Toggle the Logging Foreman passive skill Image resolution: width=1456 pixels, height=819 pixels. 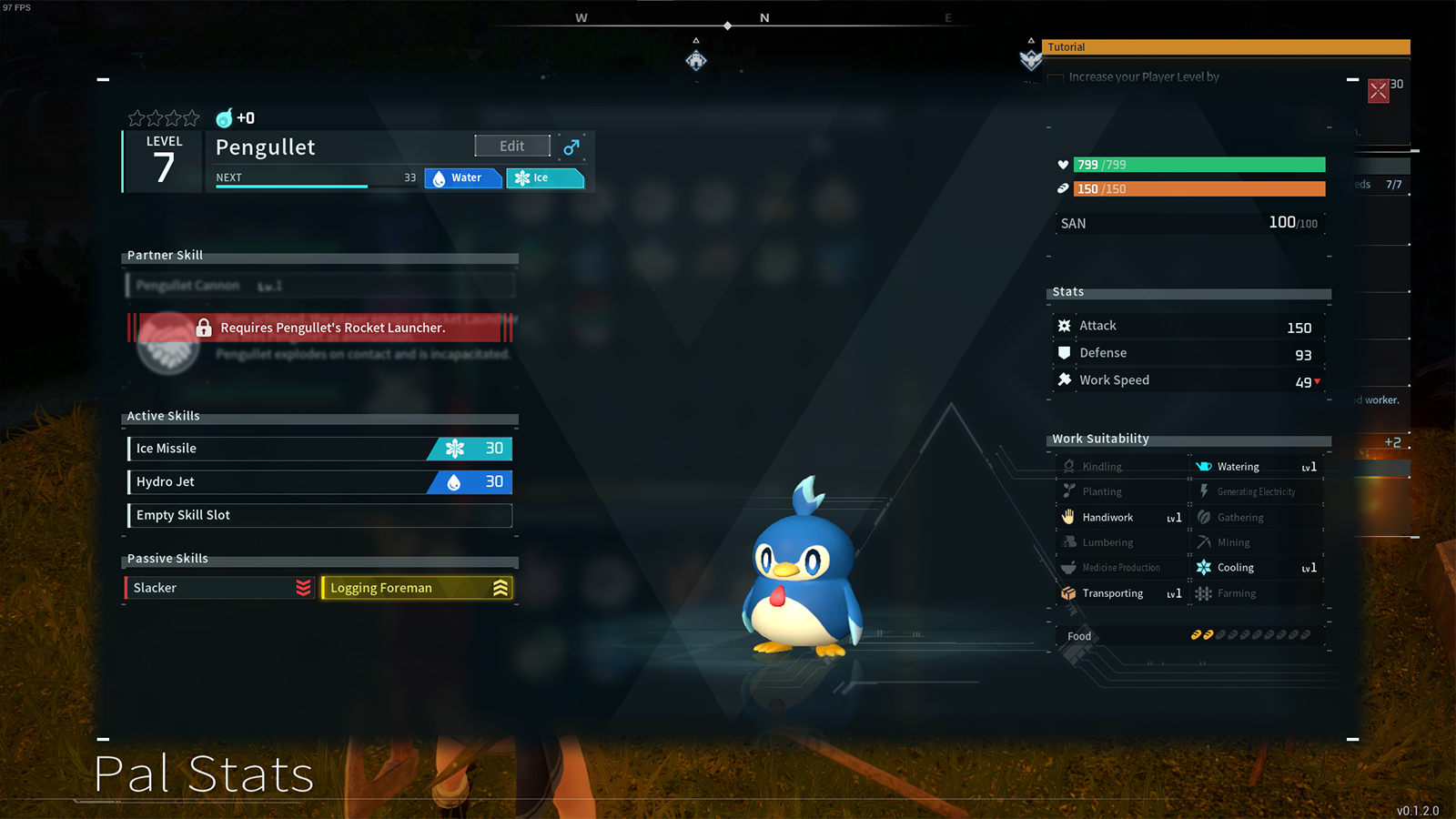[x=417, y=588]
